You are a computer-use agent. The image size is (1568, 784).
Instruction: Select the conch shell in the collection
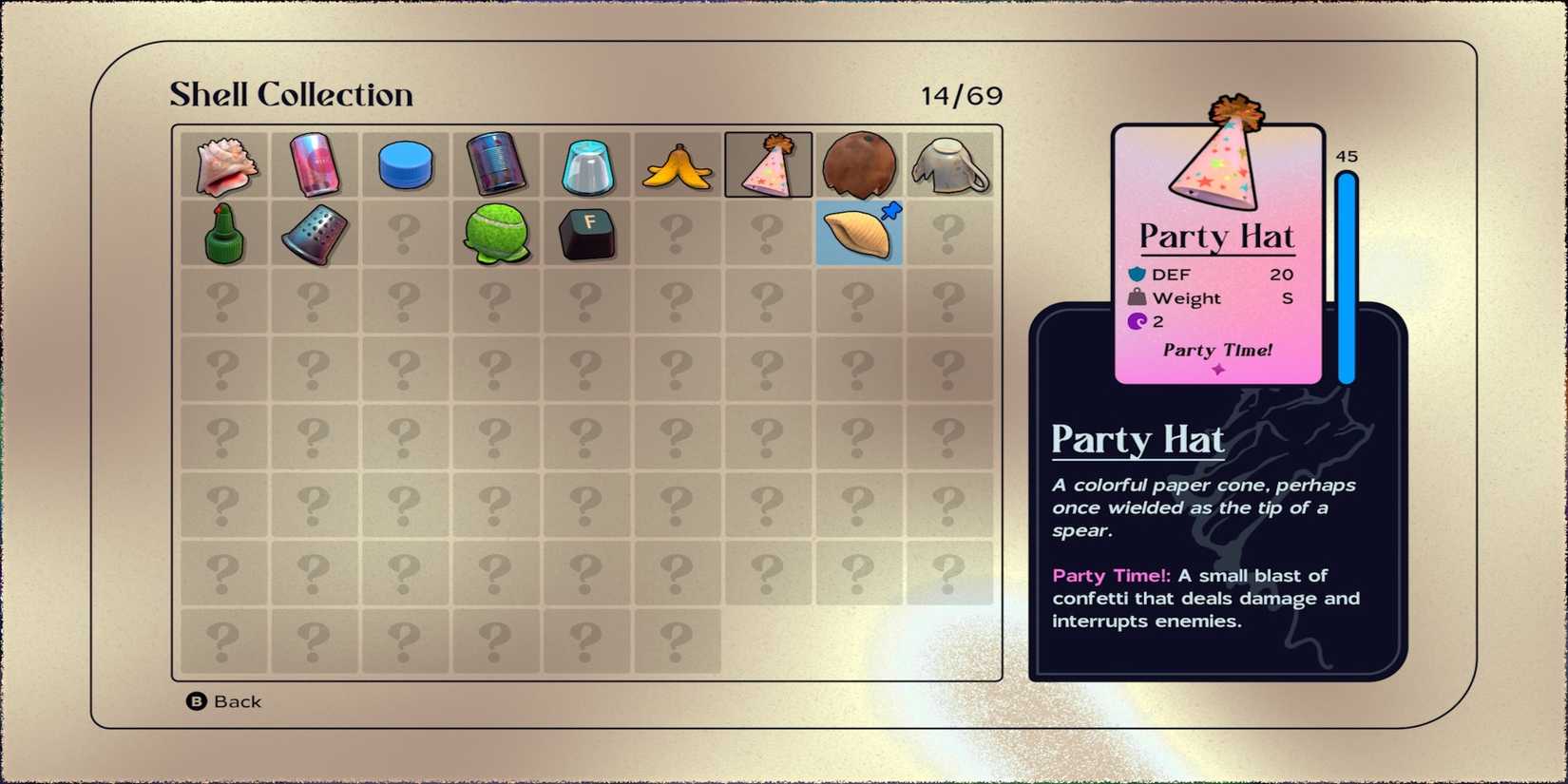[x=223, y=163]
